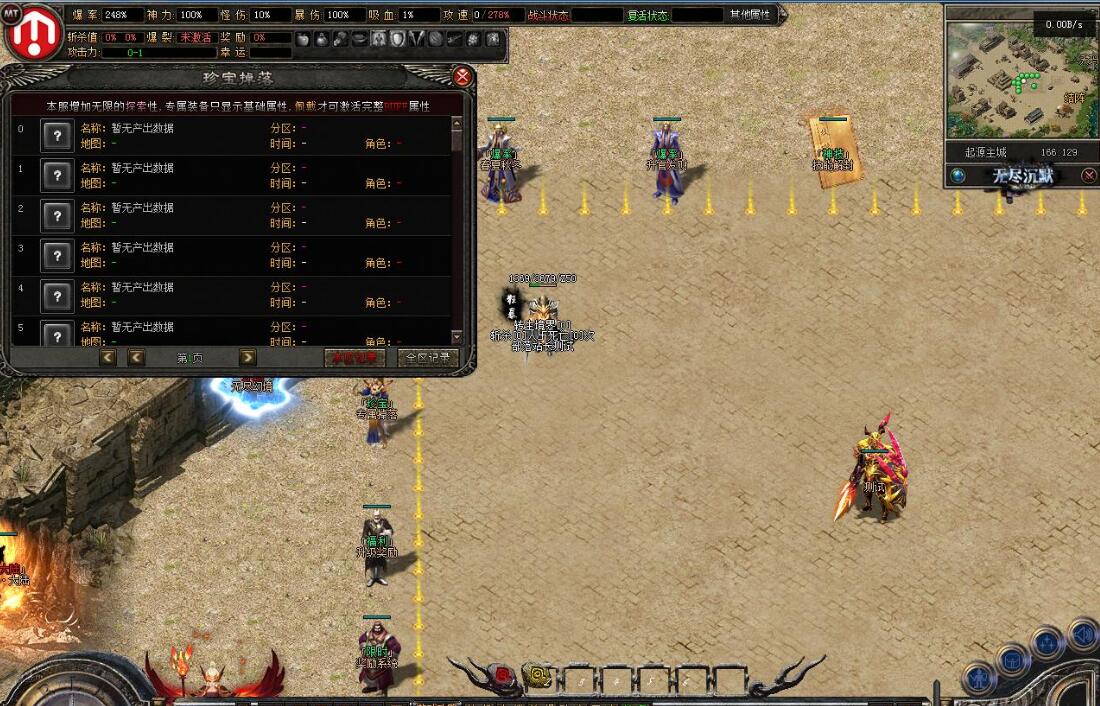Go to the next page of records
Screen dimensions: 1100x706
[x=247, y=358]
